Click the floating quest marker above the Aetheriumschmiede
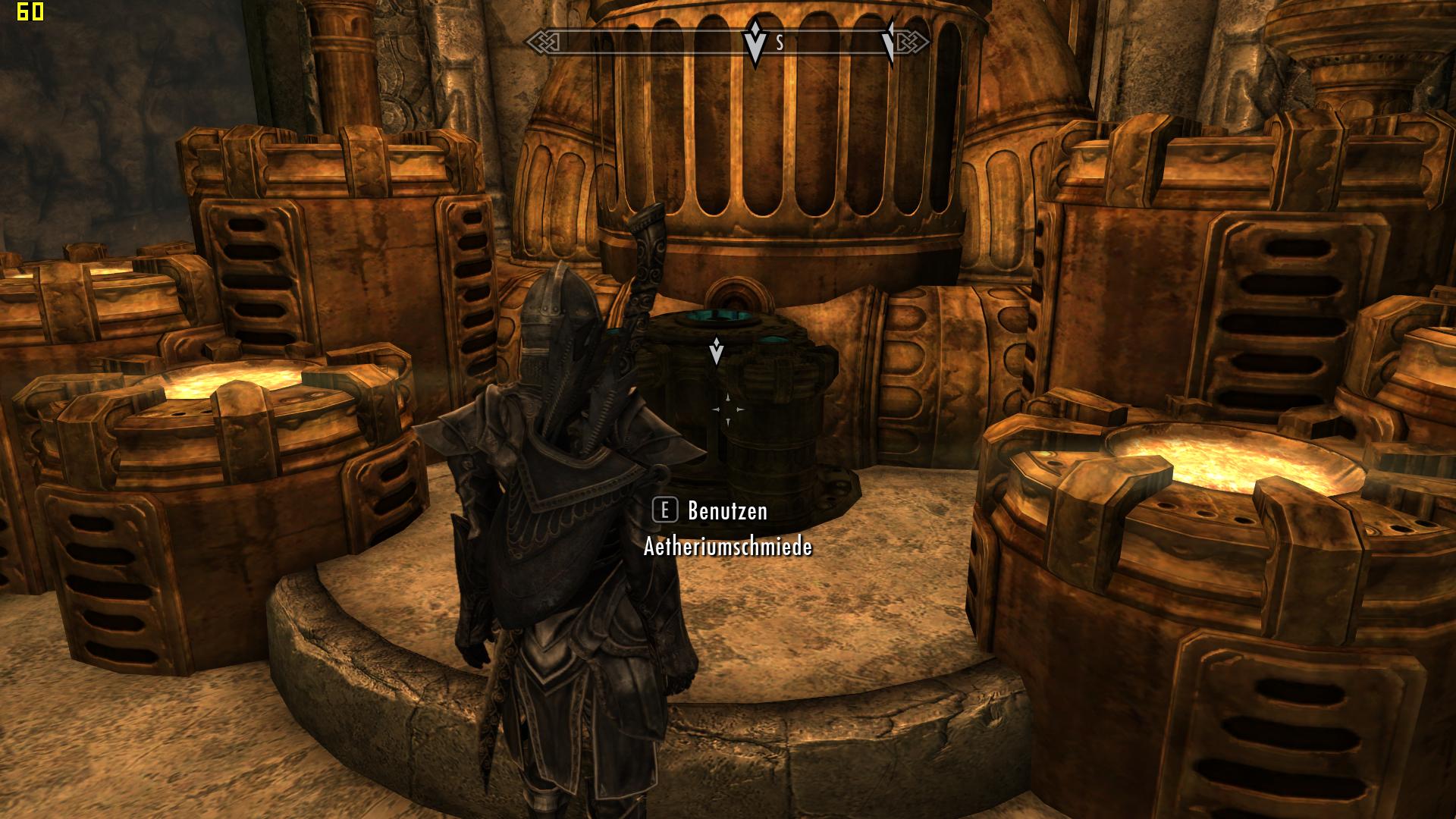The width and height of the screenshot is (1456, 819). (x=716, y=350)
